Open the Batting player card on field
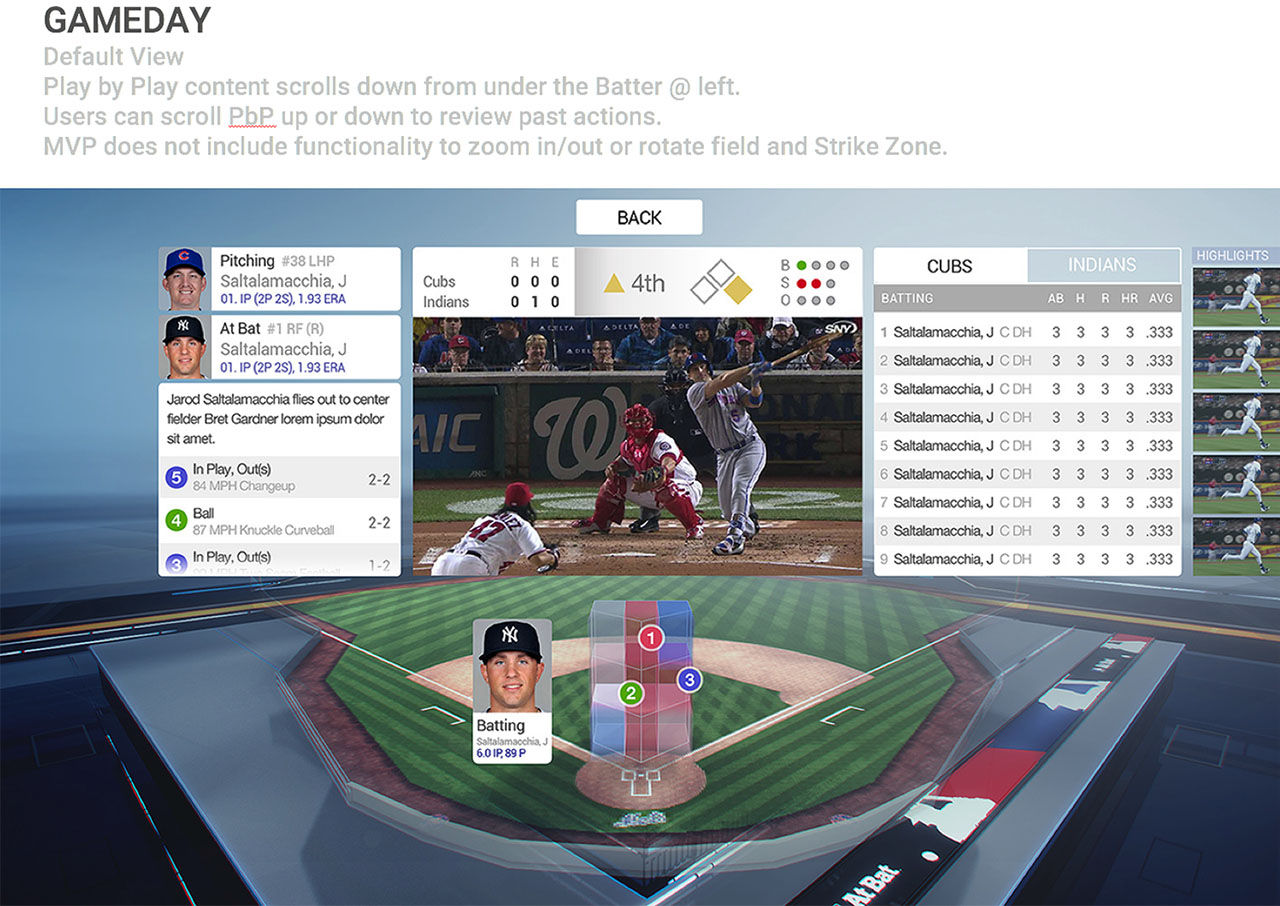Screen dimensions: 1280x906 pos(512,692)
